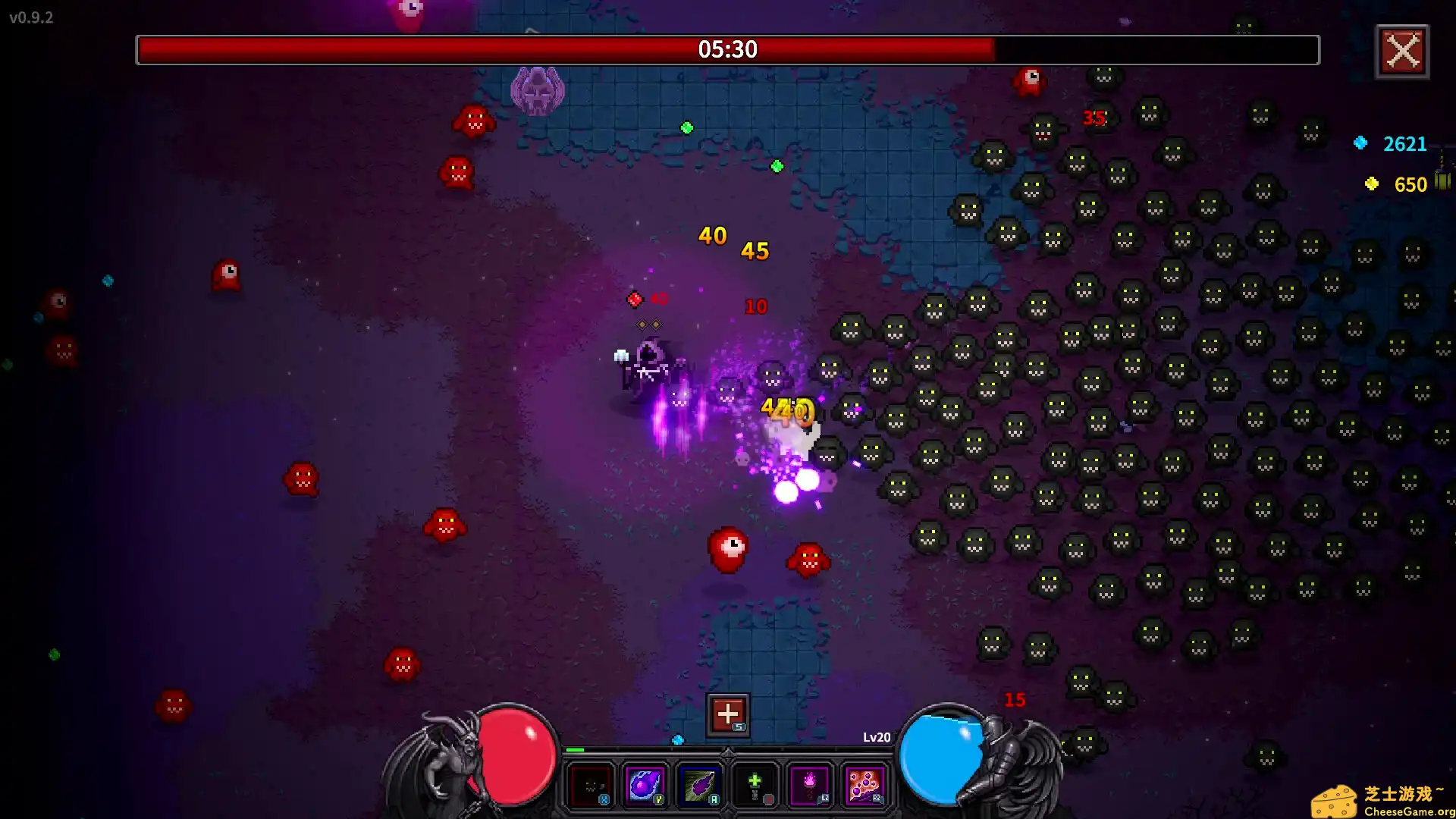Click the blue gem currency icon showing 2621
1456x819 pixels.
pyautogui.click(x=1361, y=143)
